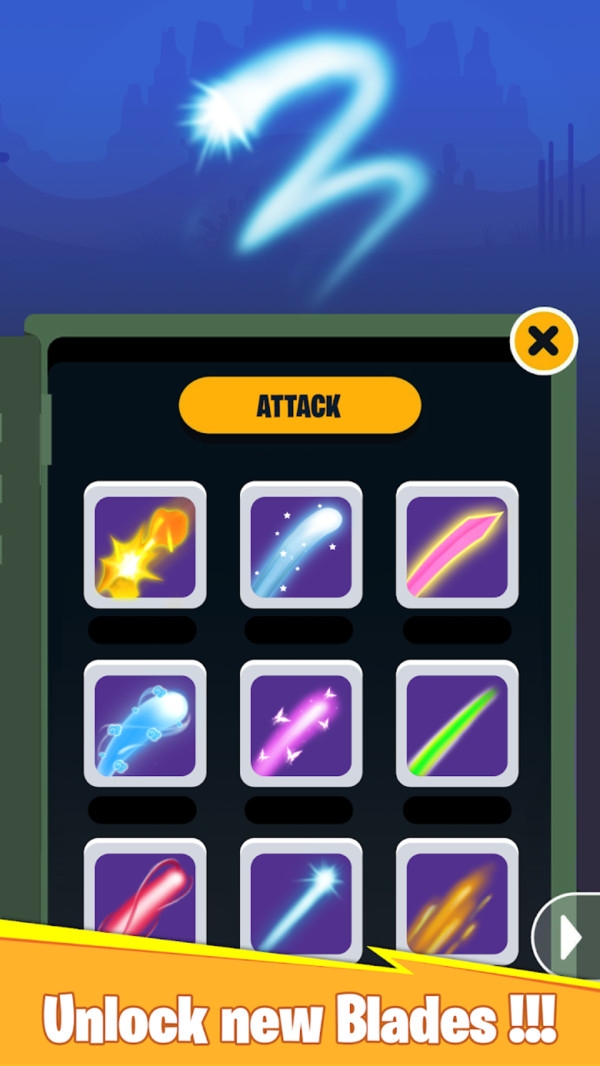Pick the green neon blade
This screenshot has height=1066, width=600.
(457, 723)
